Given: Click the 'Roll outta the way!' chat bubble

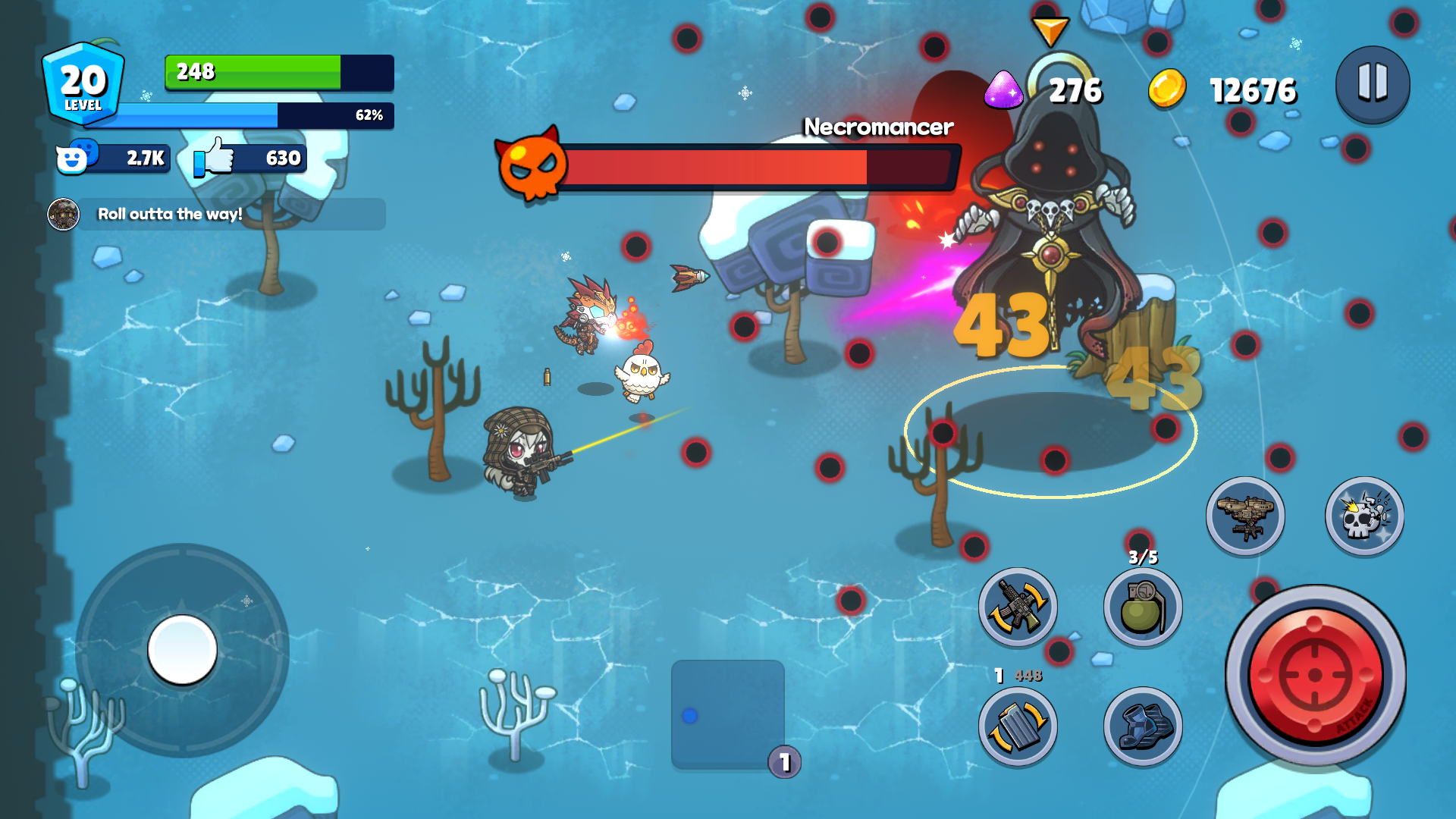Looking at the screenshot, I should click(x=227, y=214).
